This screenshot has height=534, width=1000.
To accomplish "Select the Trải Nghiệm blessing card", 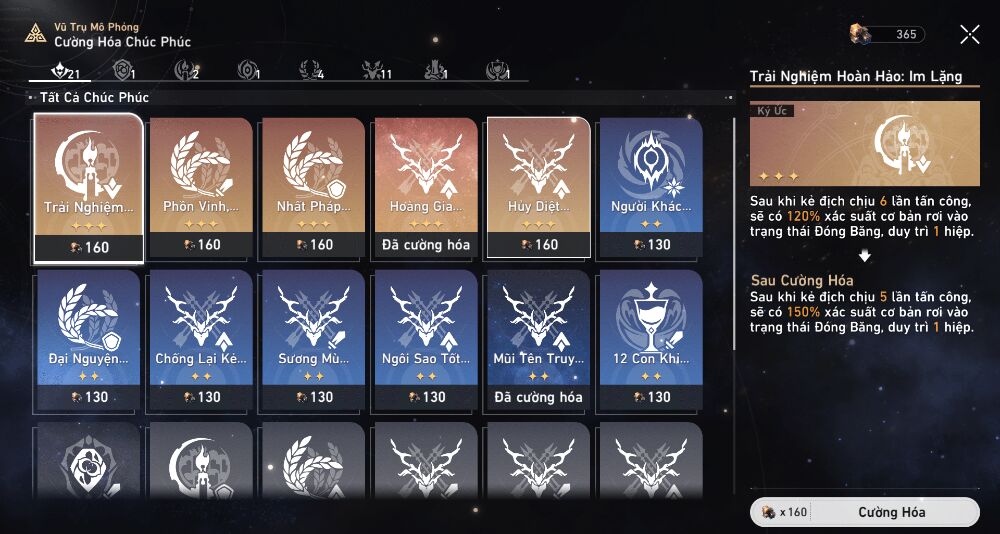I will pos(88,187).
